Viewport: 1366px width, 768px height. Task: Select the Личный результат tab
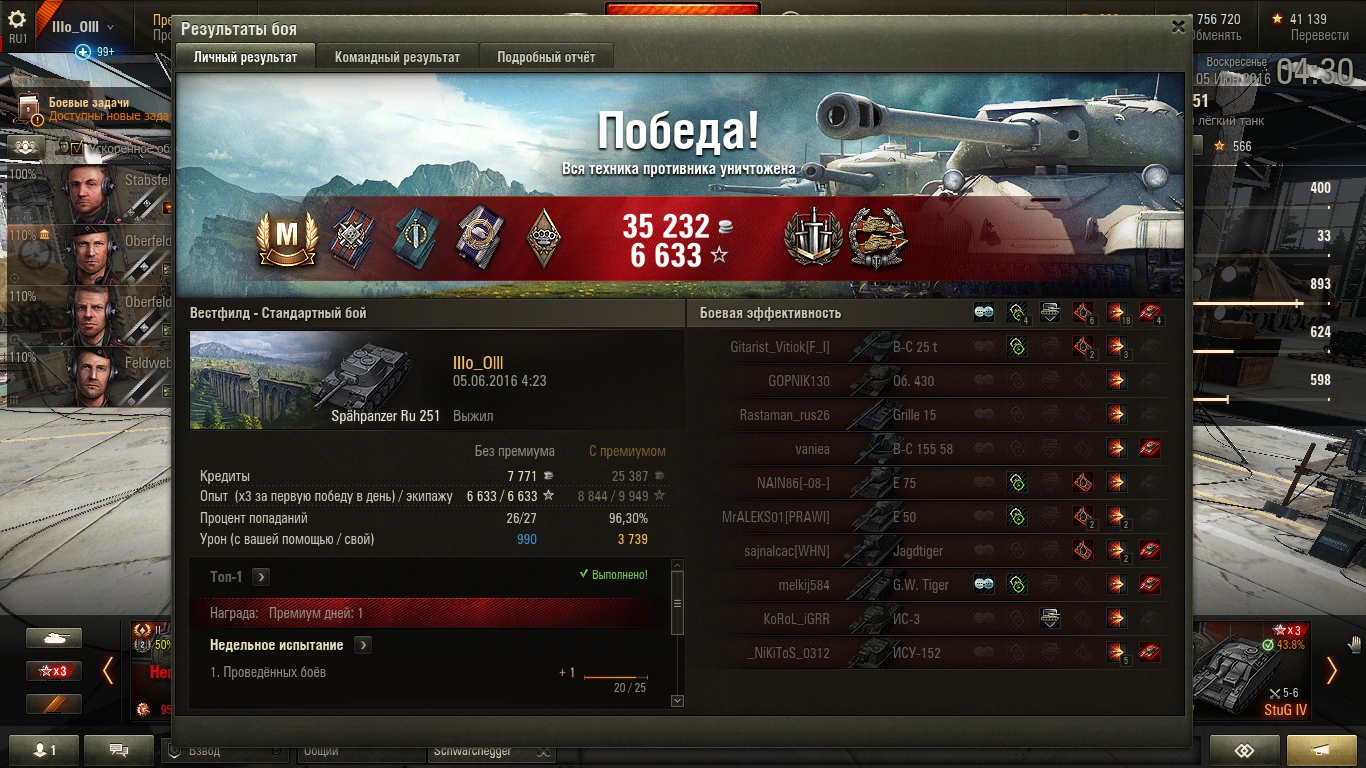point(245,57)
